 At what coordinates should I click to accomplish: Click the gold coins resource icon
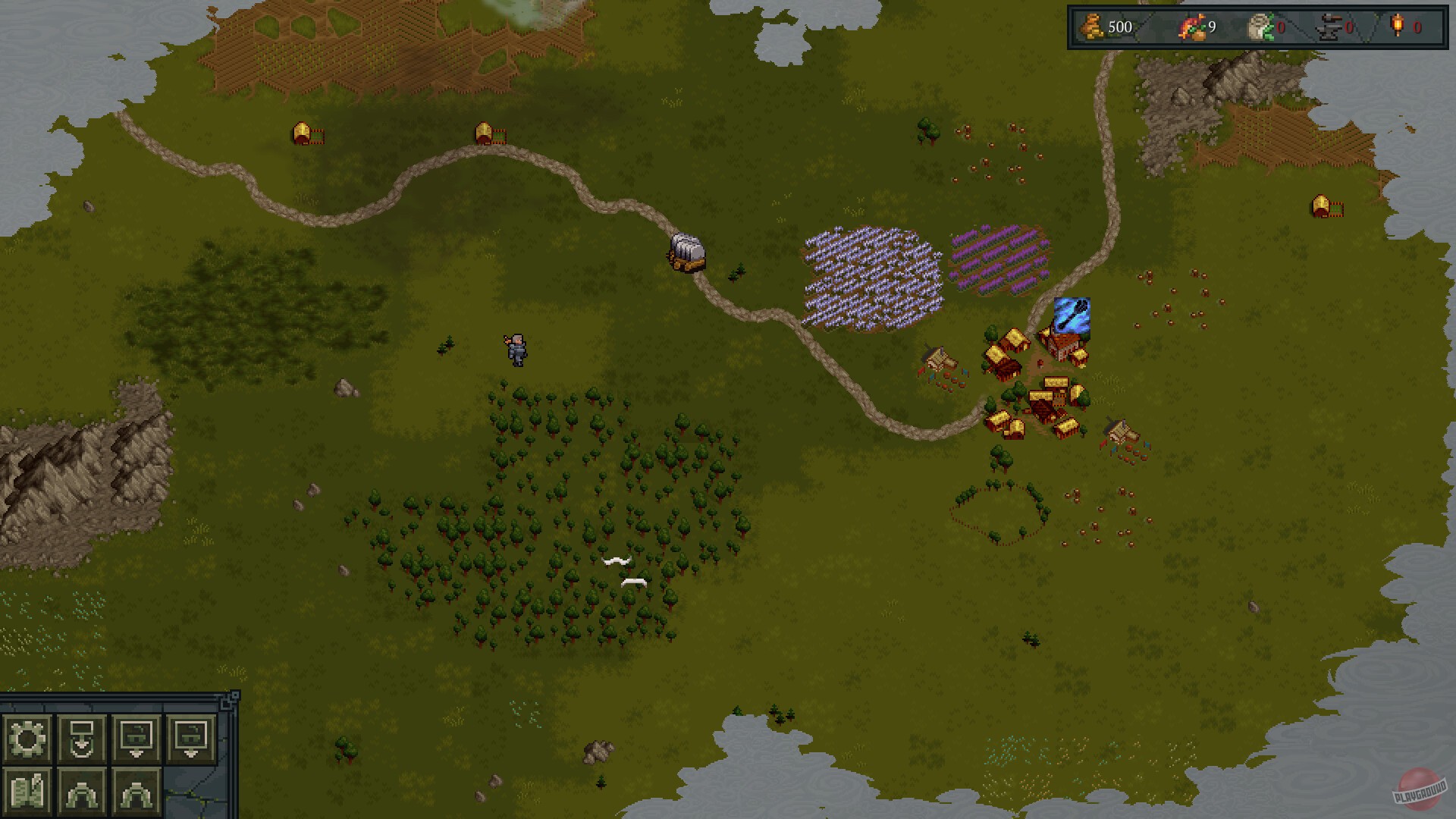tap(1090, 27)
